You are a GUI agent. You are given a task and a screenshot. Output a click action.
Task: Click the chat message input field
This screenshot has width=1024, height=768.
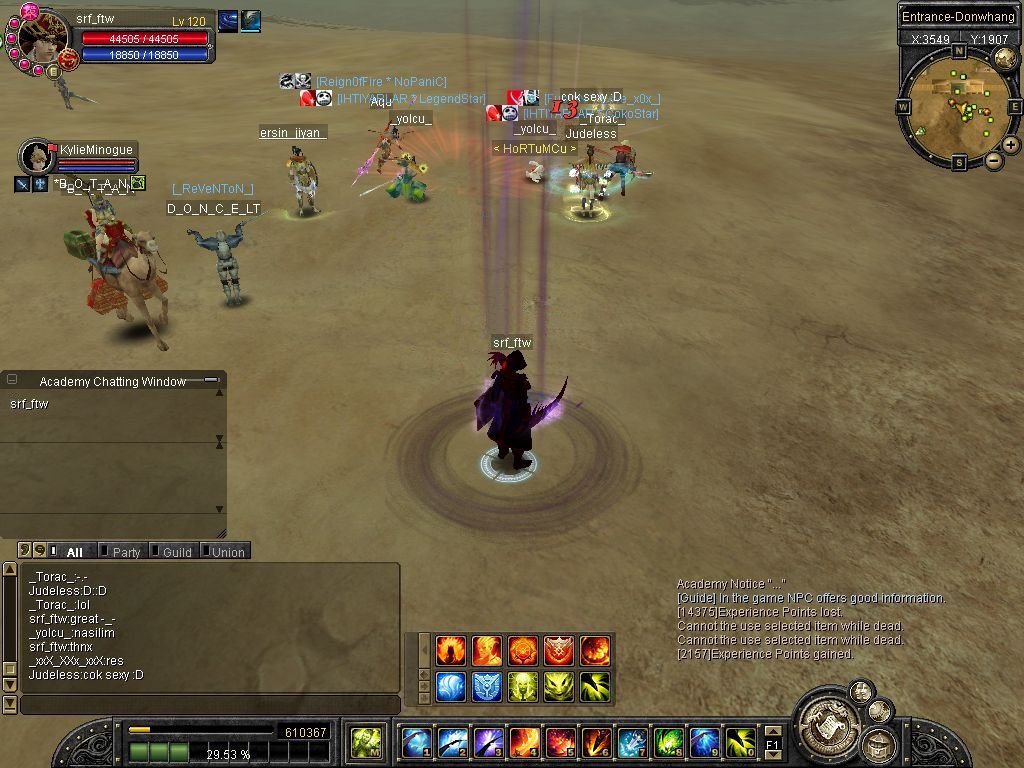pos(210,705)
